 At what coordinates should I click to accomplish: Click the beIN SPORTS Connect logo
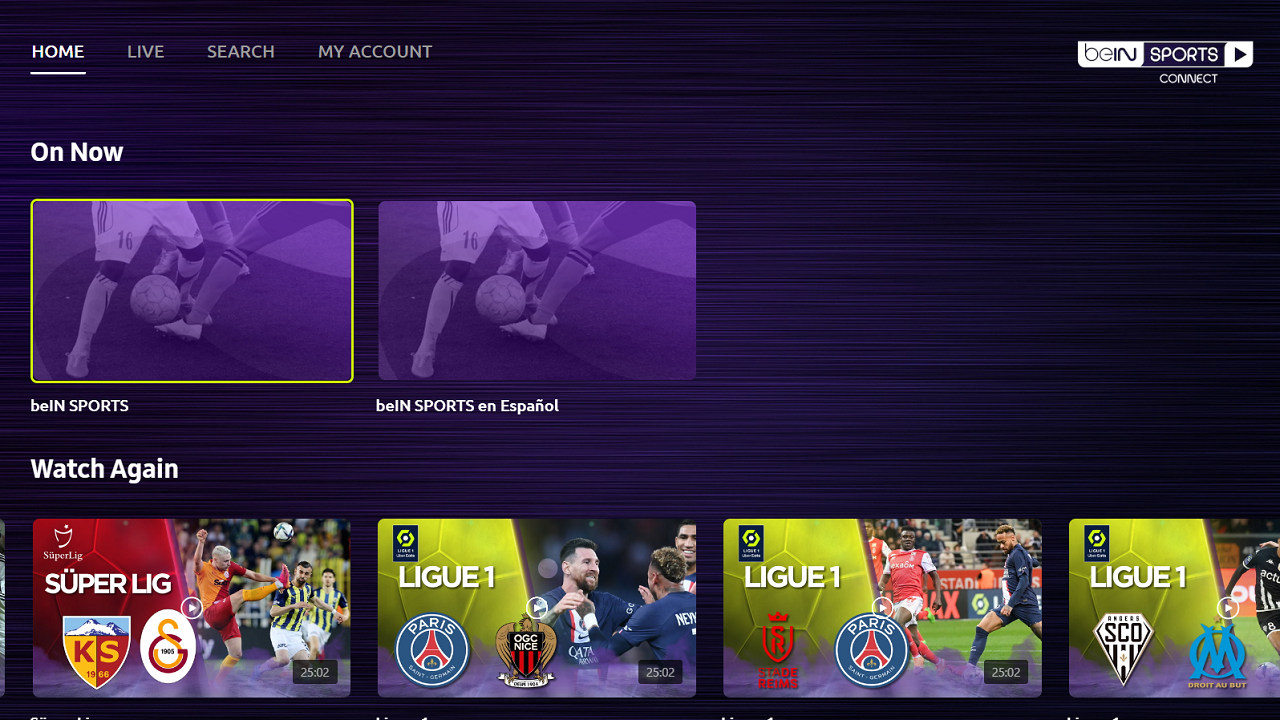[1164, 56]
